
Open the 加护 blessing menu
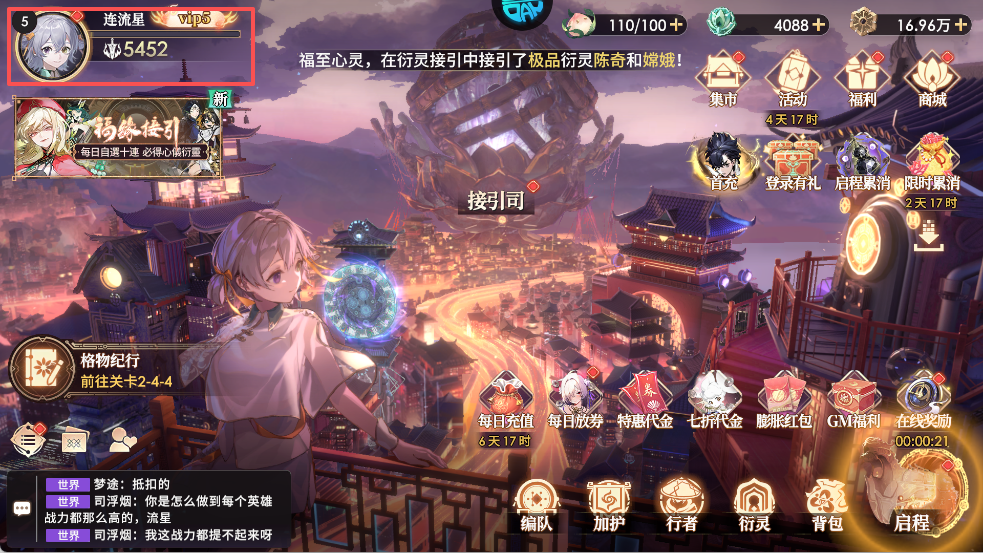coord(608,503)
